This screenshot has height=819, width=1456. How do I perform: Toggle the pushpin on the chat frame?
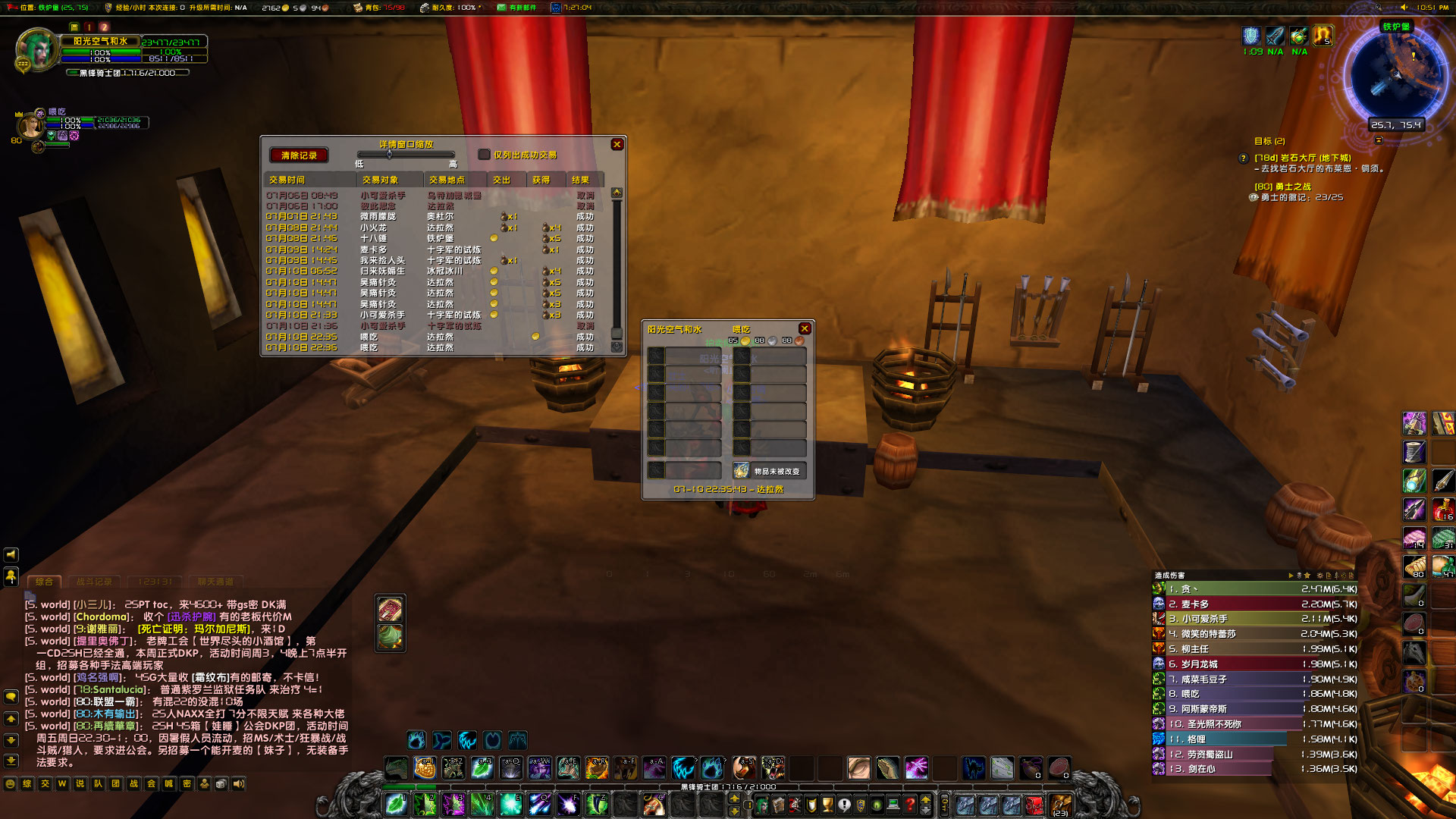tap(11, 577)
